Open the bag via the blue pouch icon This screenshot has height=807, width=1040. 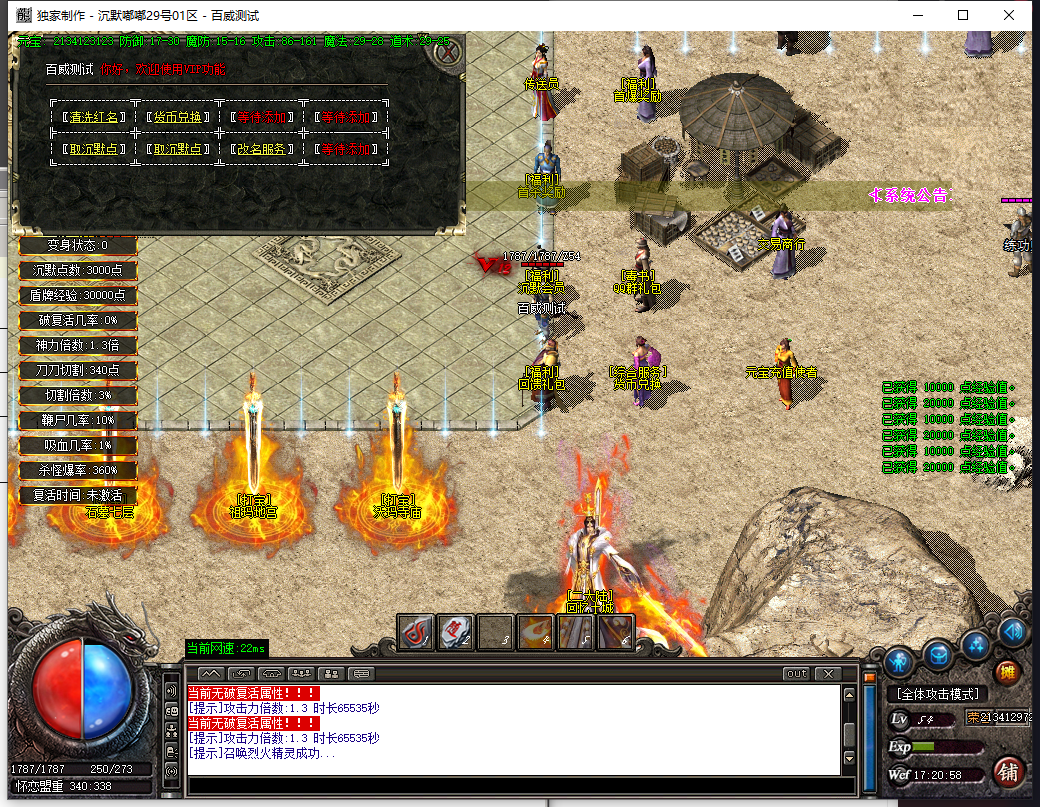pos(937,655)
